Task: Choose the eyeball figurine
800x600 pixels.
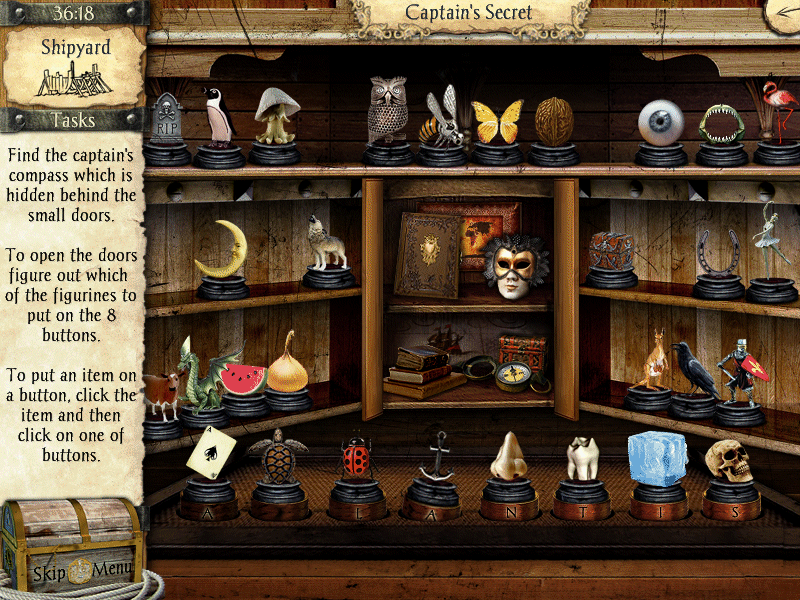Action: [660, 122]
